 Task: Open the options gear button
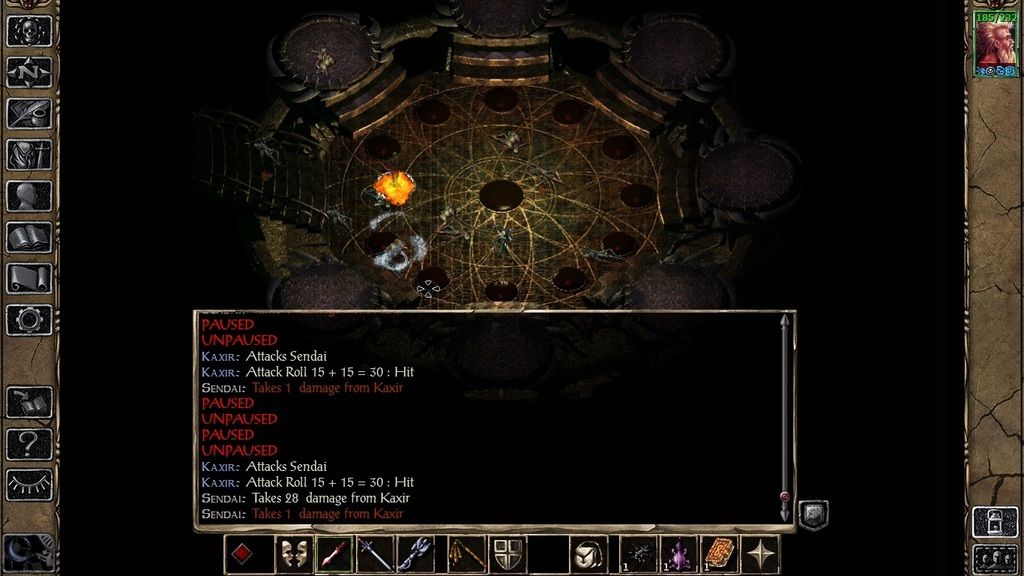pyautogui.click(x=29, y=319)
